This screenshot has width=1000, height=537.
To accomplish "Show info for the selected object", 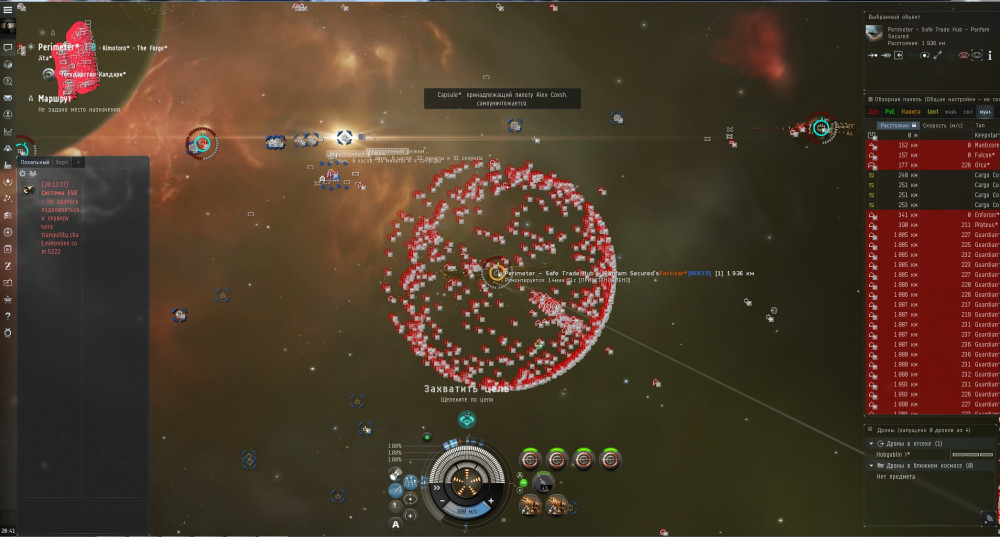I will (989, 56).
